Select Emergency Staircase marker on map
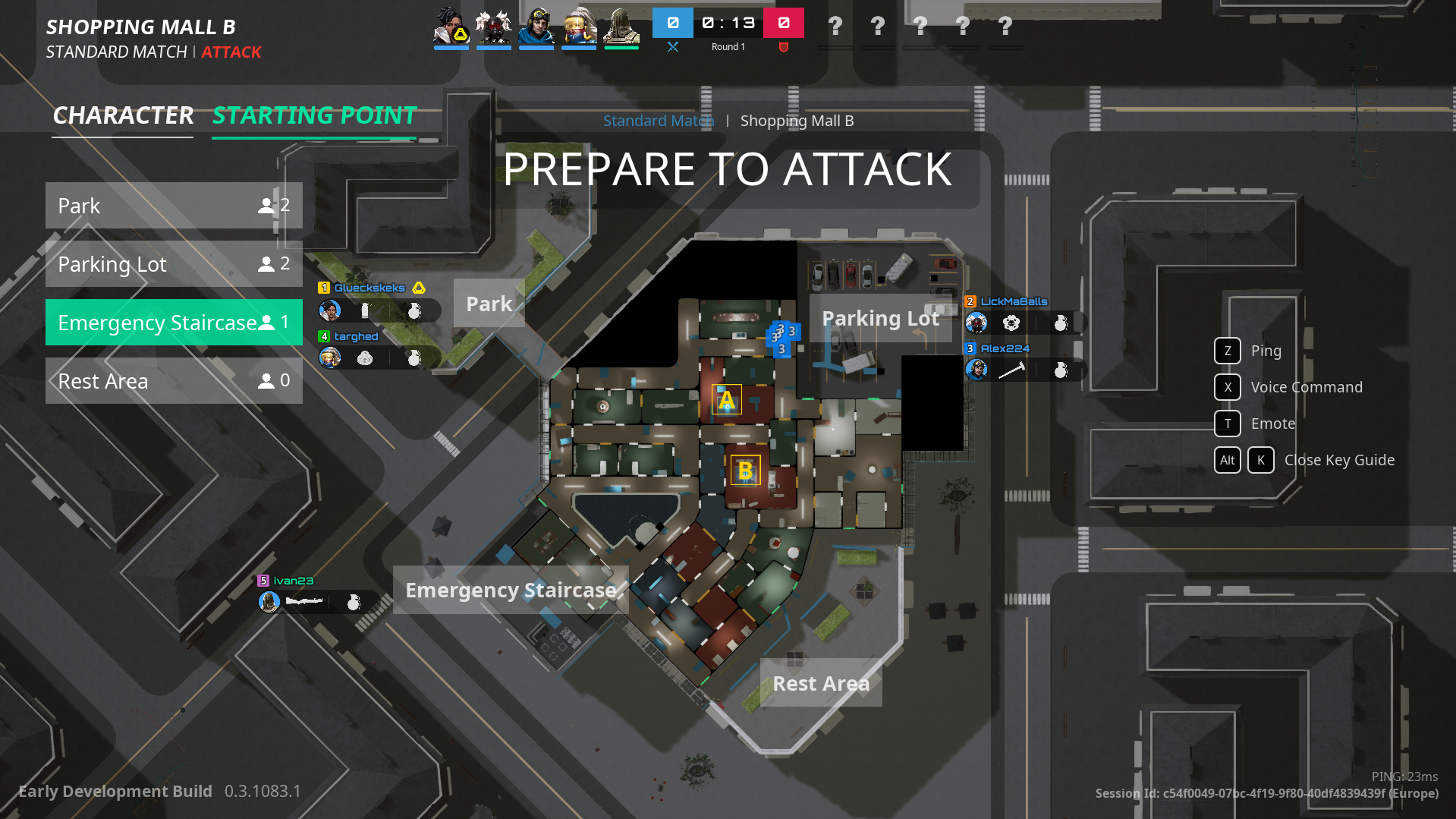The height and width of the screenshot is (819, 1456). click(x=511, y=590)
